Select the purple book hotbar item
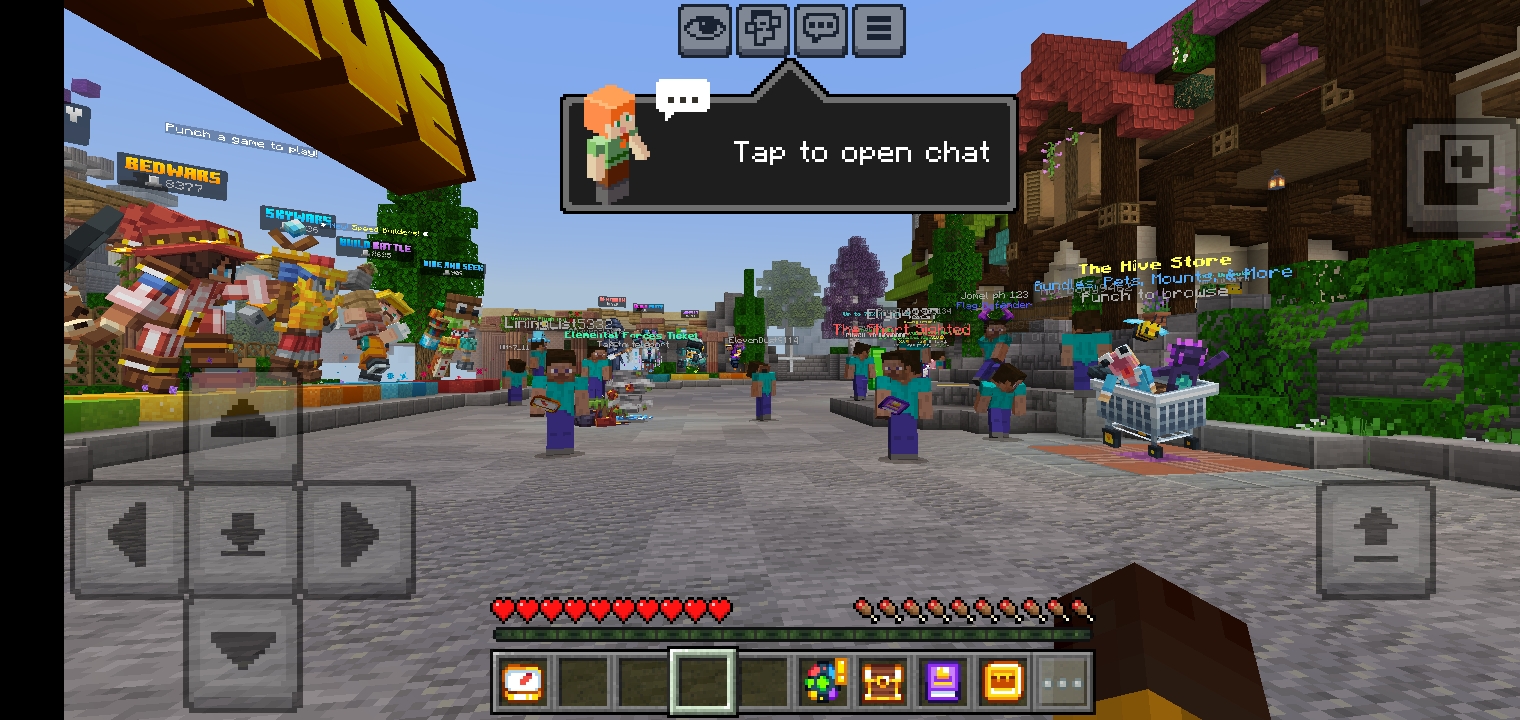1520x720 pixels. pos(944,683)
